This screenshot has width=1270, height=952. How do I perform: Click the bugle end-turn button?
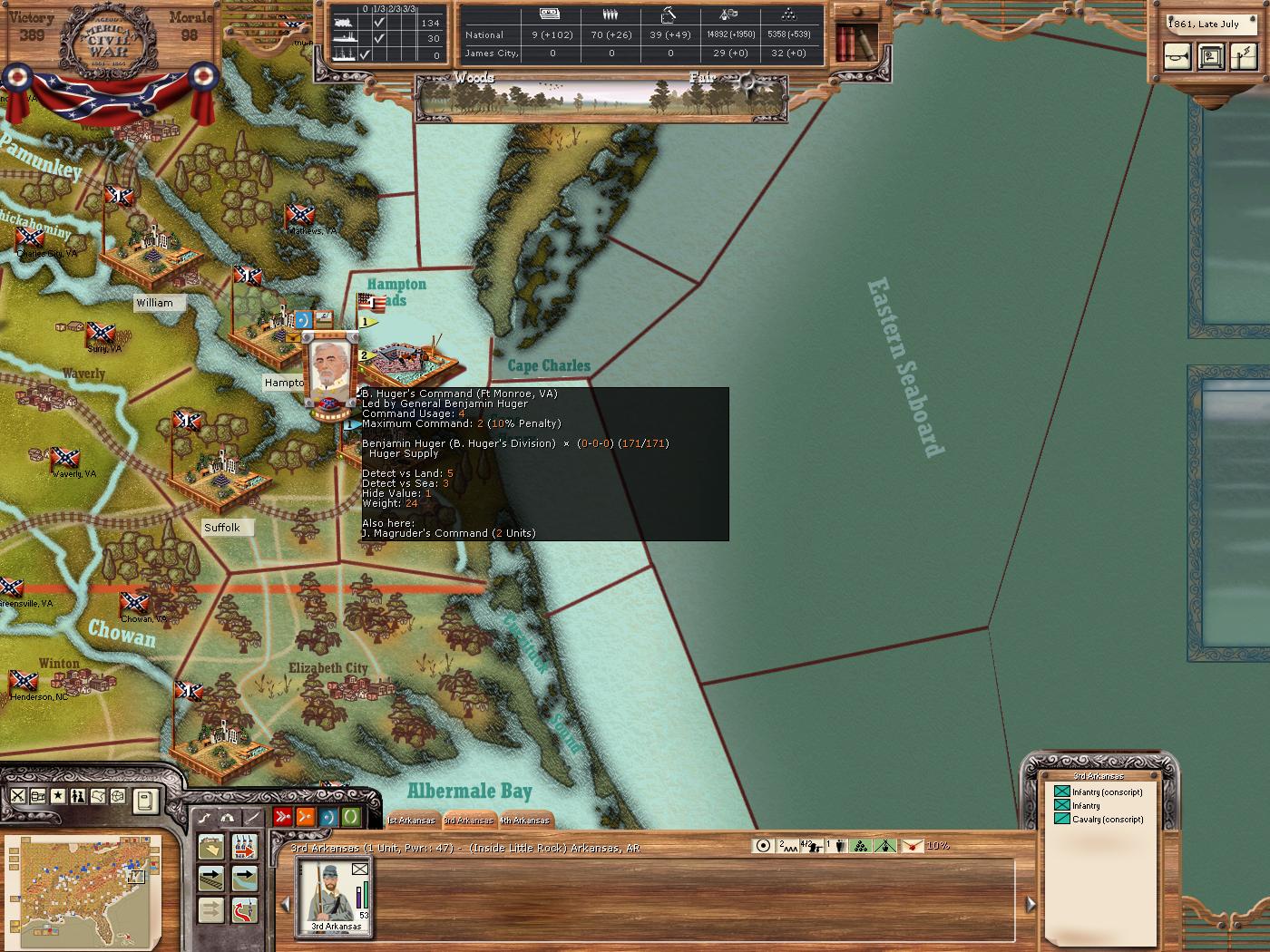click(1177, 57)
